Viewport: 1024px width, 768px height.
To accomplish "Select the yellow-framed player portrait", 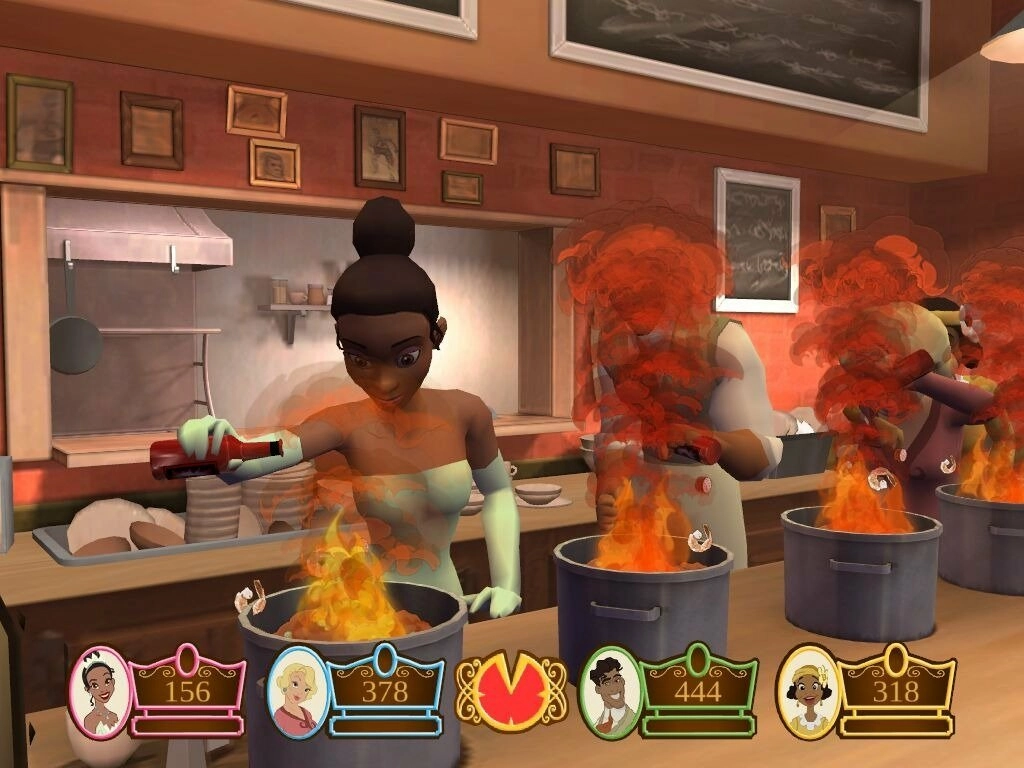I will [x=807, y=692].
